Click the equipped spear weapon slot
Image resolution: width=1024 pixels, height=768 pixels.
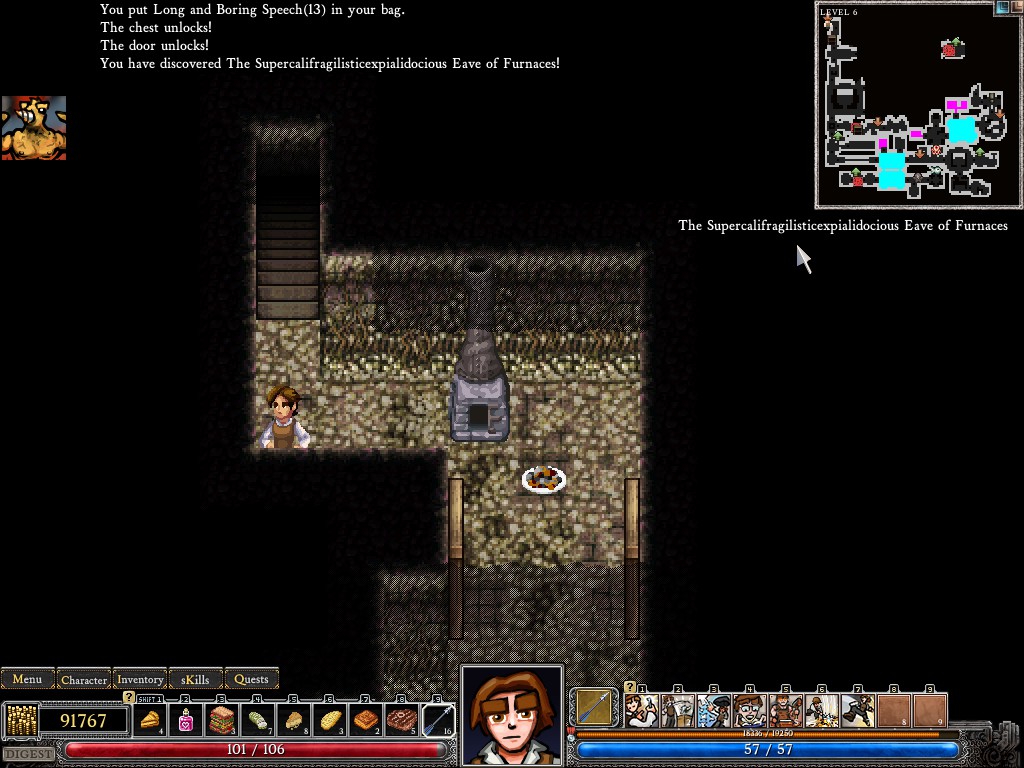click(595, 708)
